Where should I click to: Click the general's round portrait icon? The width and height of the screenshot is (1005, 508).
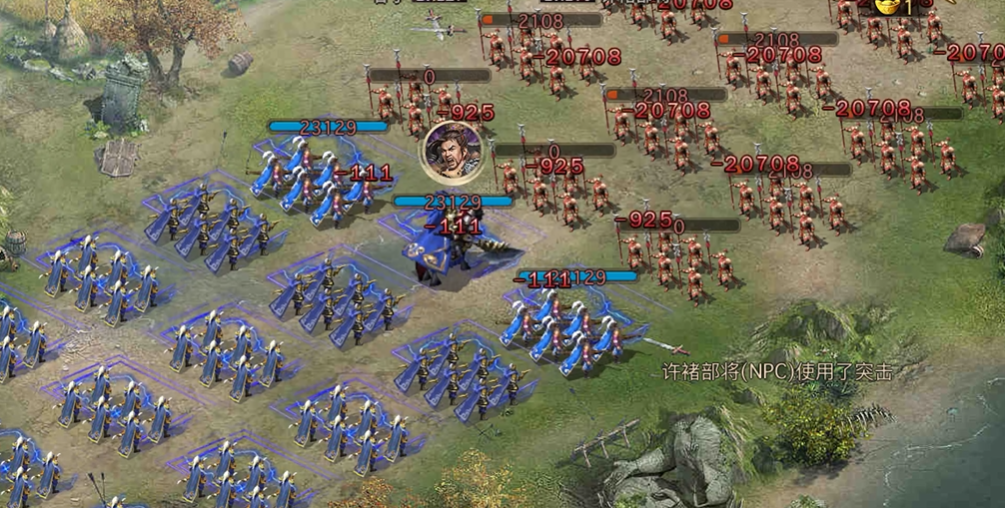[x=447, y=148]
